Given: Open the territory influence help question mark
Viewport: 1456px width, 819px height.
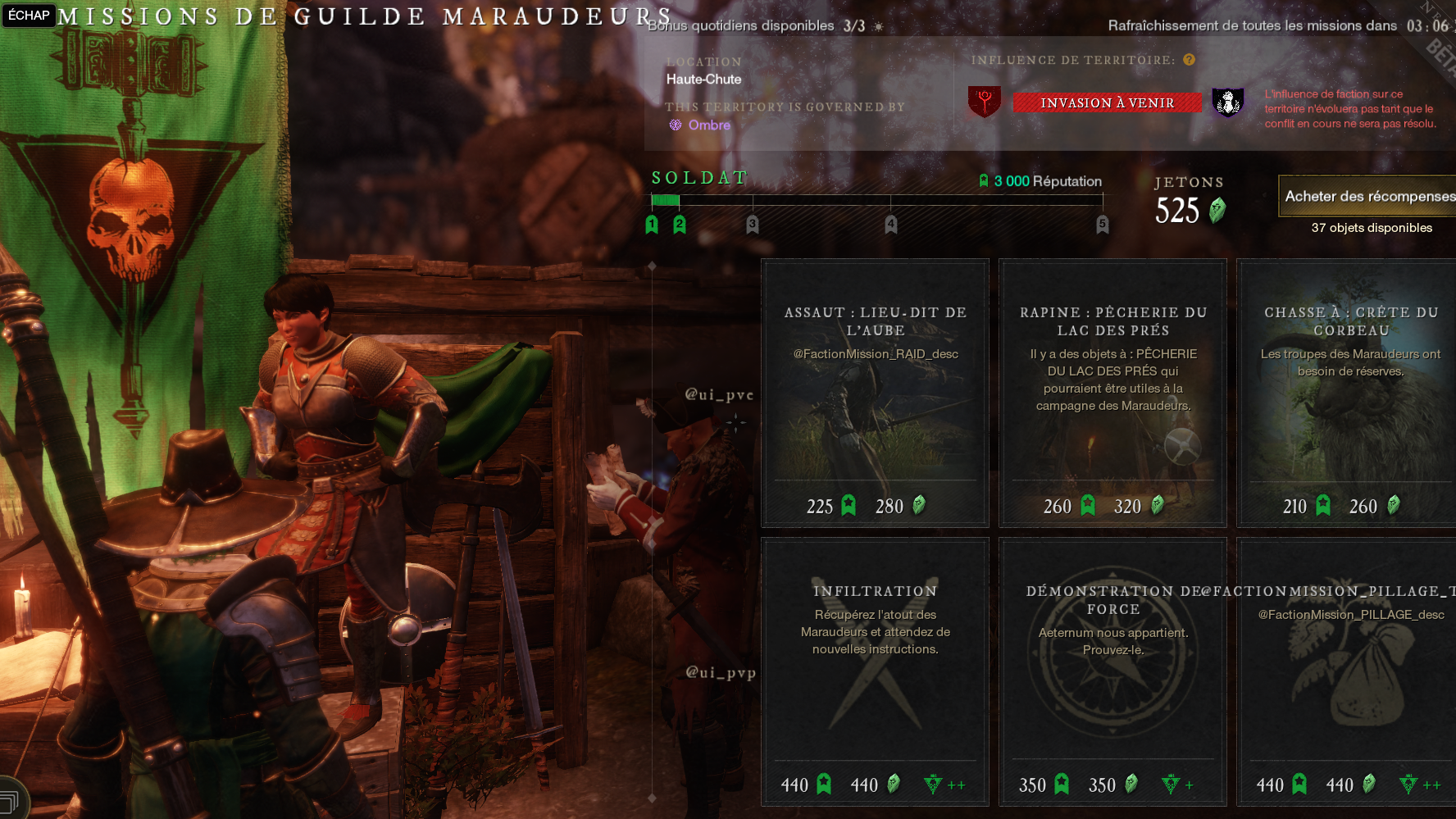Looking at the screenshot, I should [x=1188, y=60].
